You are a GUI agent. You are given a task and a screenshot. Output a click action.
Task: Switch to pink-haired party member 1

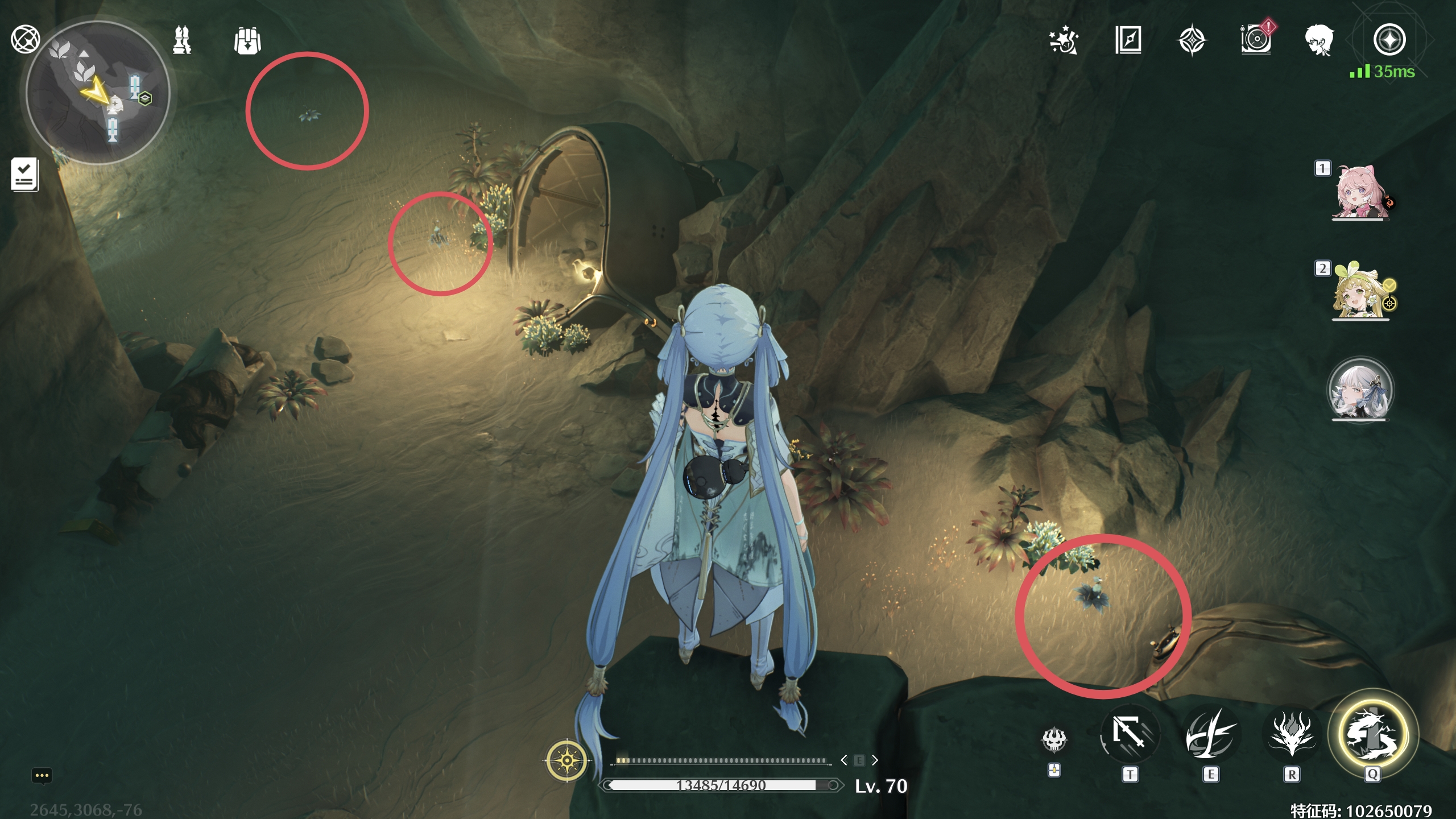1360,192
